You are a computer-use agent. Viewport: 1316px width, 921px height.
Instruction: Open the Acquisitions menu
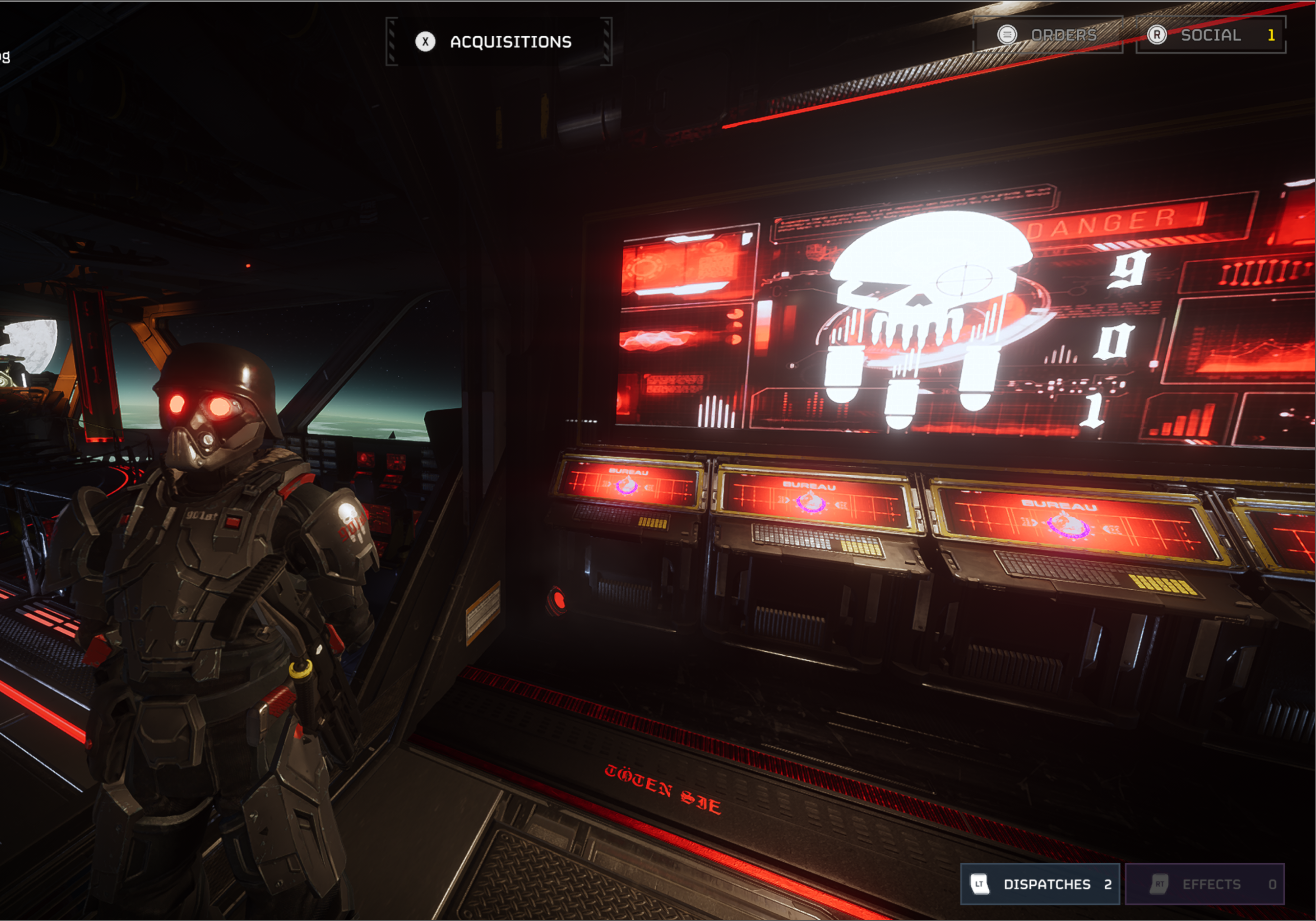[498, 41]
